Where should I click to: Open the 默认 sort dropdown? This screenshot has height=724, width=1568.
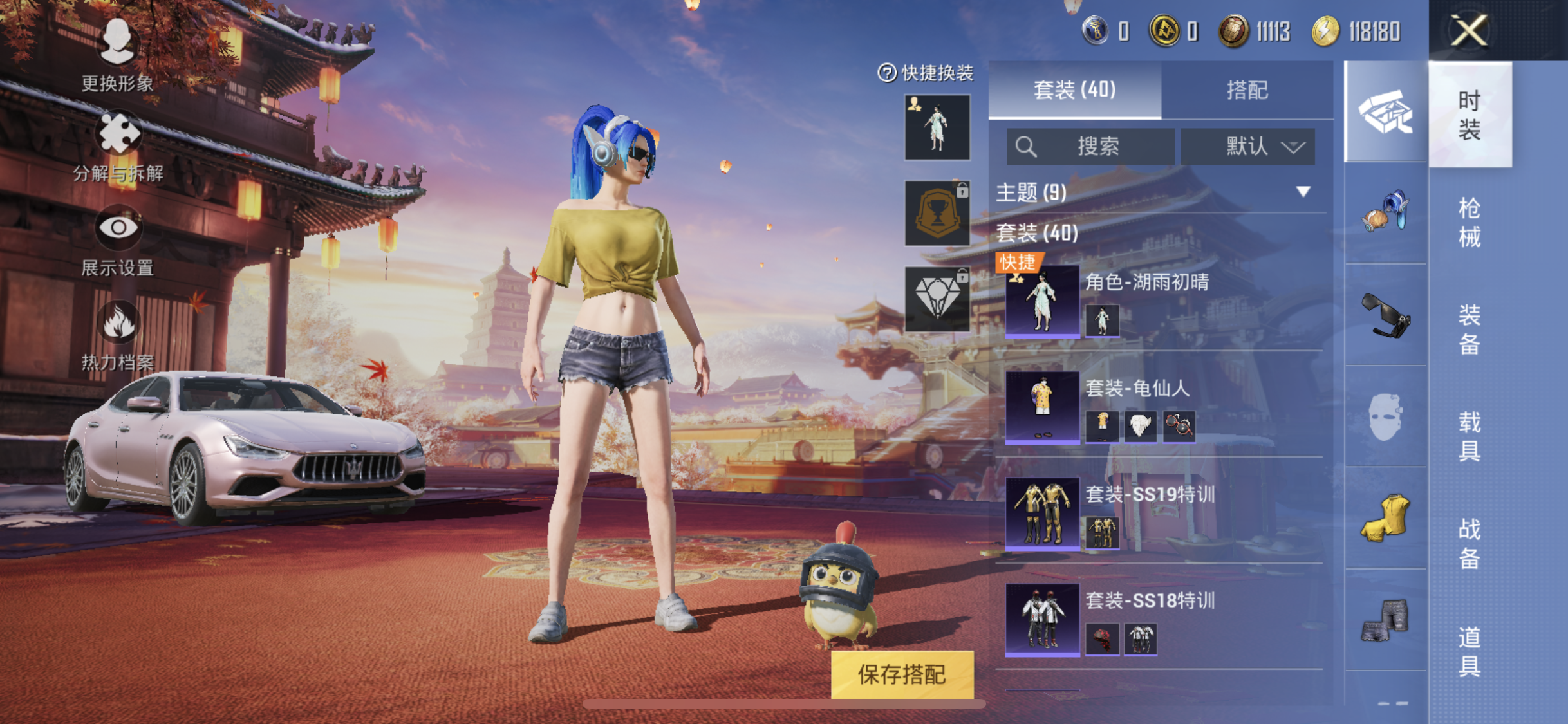(1247, 147)
